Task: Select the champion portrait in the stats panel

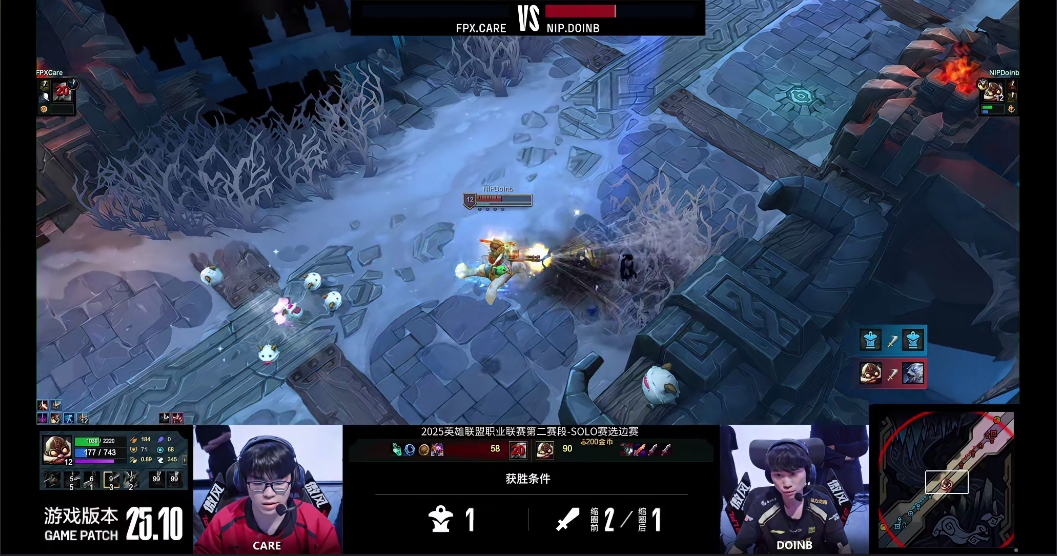Action: pos(54,450)
